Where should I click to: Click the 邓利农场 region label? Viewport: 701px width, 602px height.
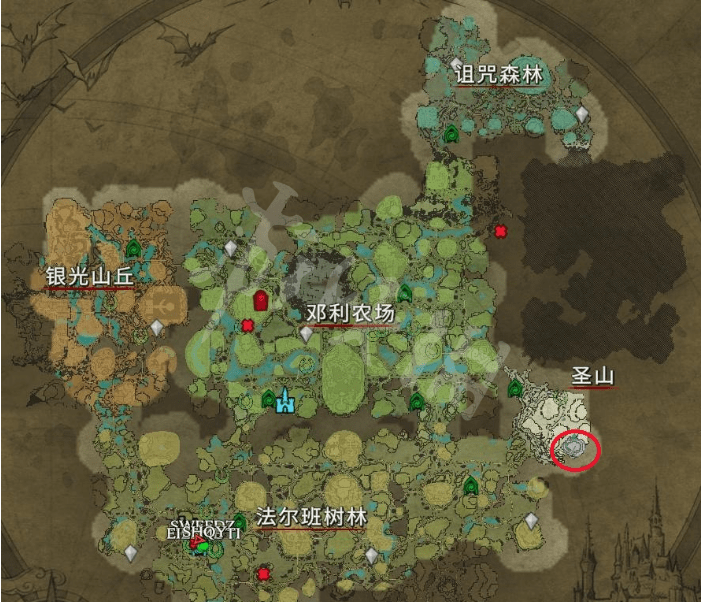click(x=351, y=314)
